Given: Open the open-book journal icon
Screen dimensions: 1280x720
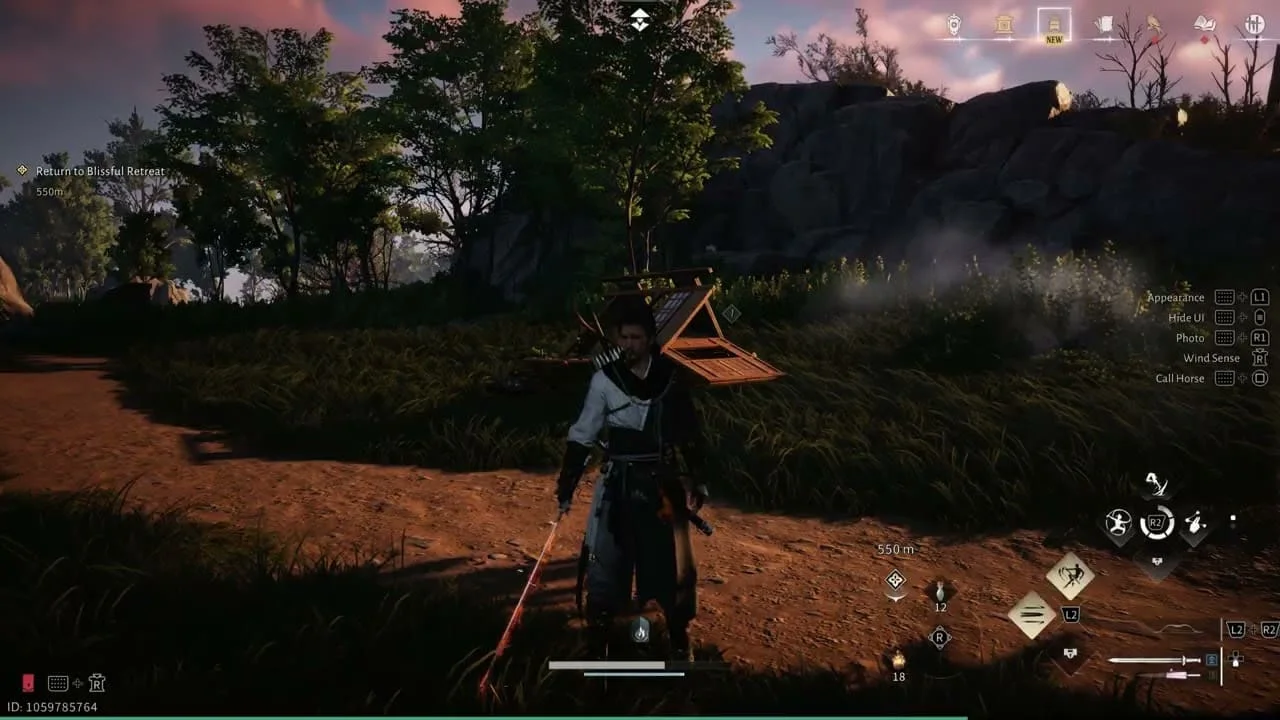Looking at the screenshot, I should pyautogui.click(x=1205, y=25).
